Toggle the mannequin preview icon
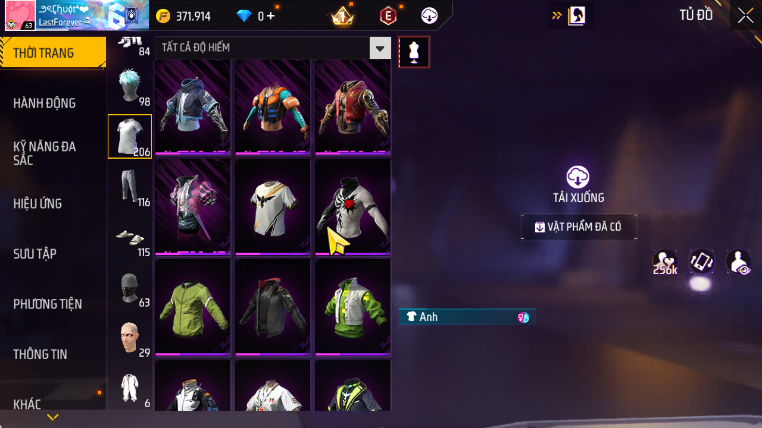 [414, 52]
